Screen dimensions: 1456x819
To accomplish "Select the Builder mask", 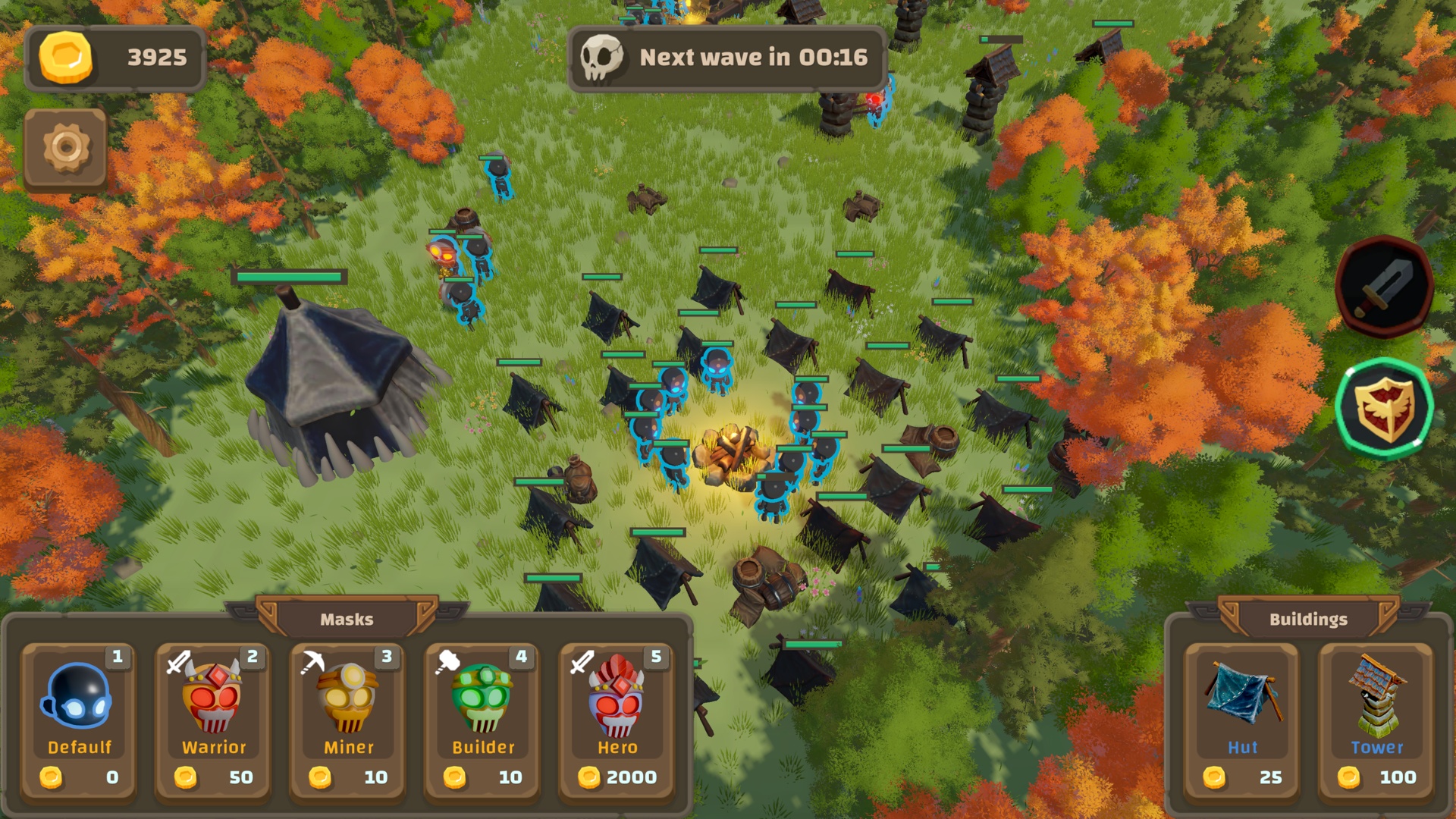I will click(x=482, y=719).
